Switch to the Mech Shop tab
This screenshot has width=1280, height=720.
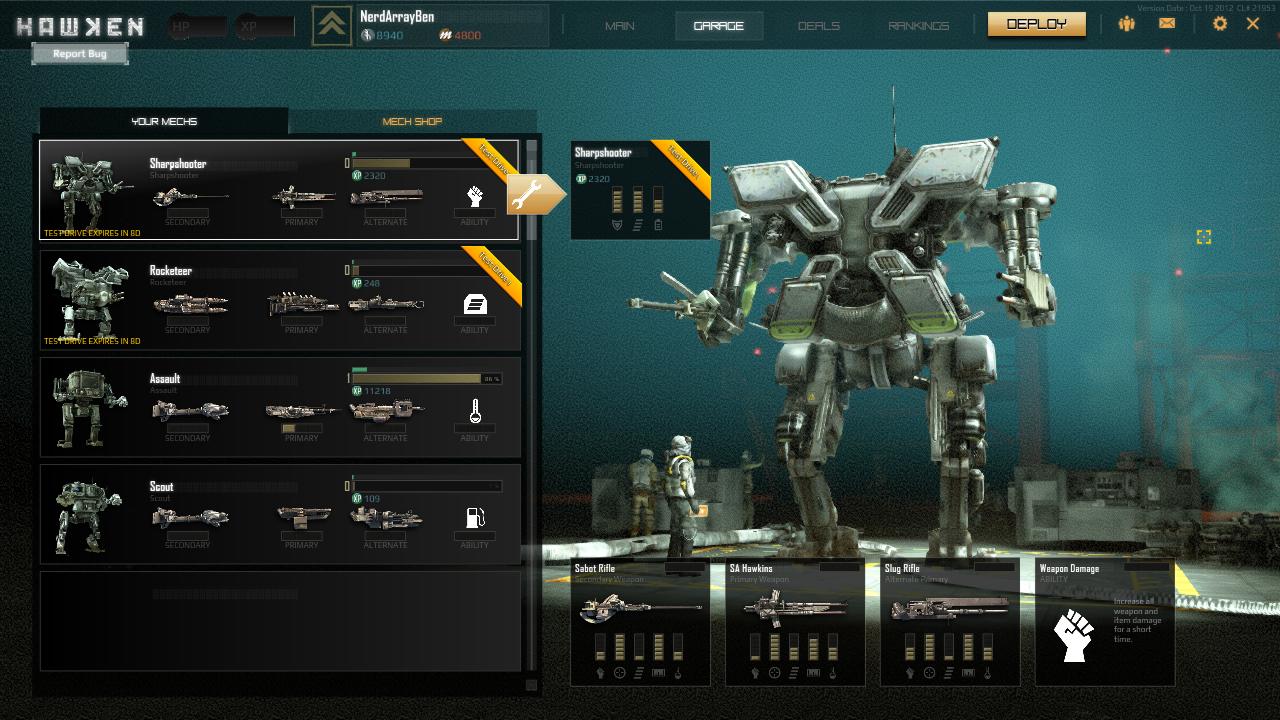412,122
